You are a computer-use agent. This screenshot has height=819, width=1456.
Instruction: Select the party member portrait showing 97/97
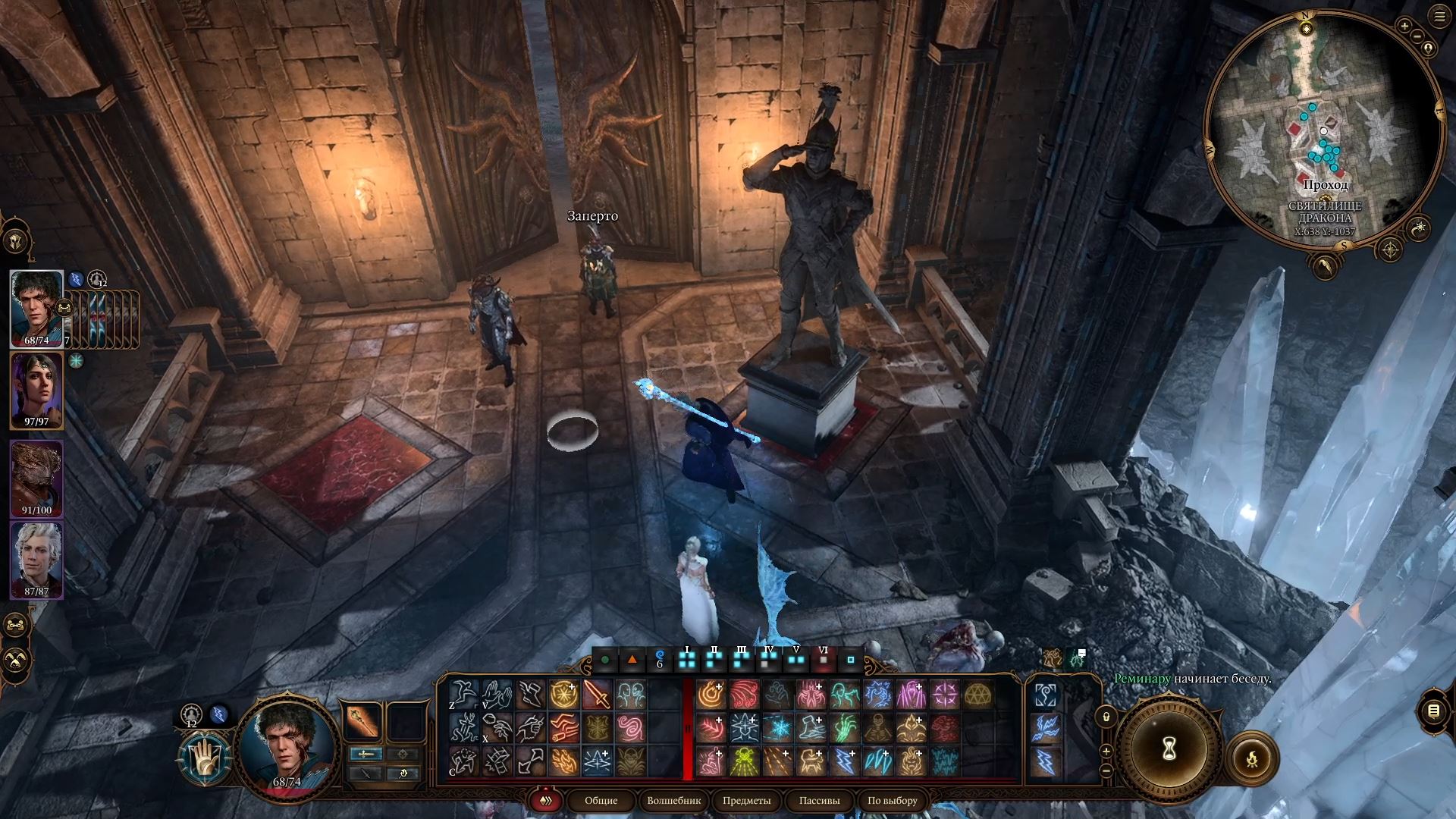pos(36,389)
